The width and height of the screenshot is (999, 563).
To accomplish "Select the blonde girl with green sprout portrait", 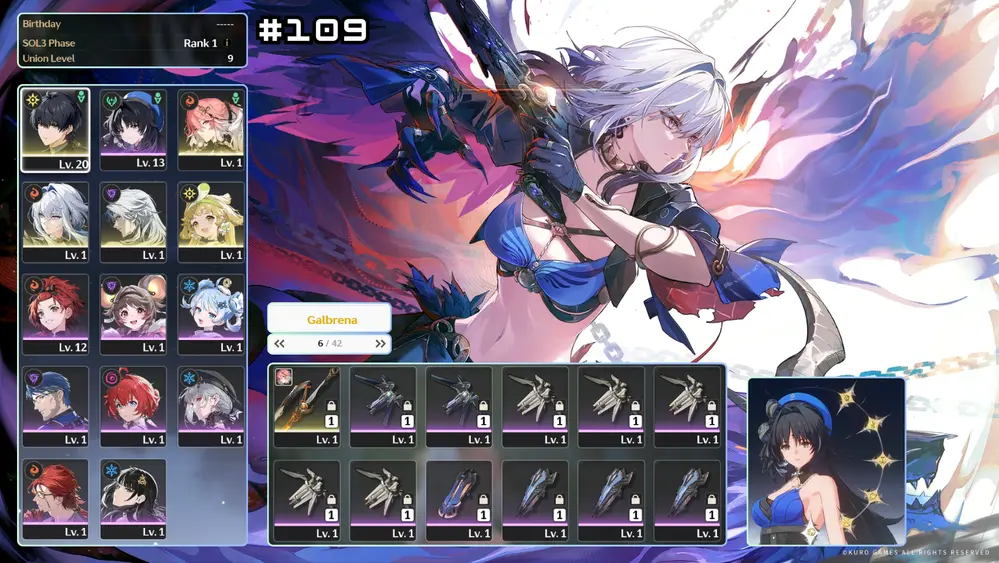I will [211, 221].
